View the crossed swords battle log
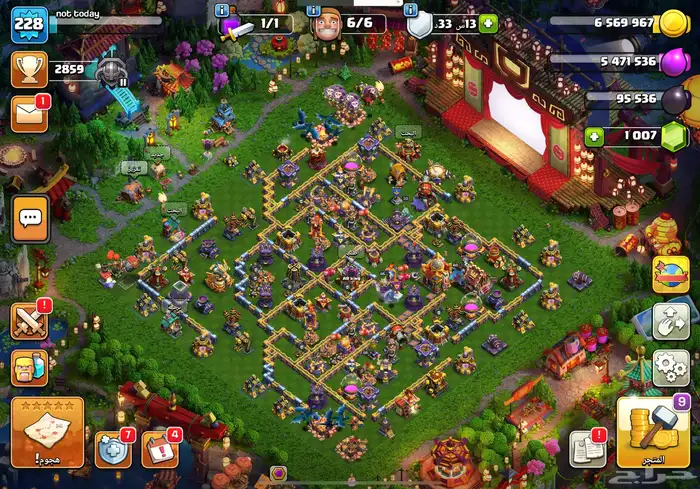Viewport: 700px width, 489px height. pos(30,320)
